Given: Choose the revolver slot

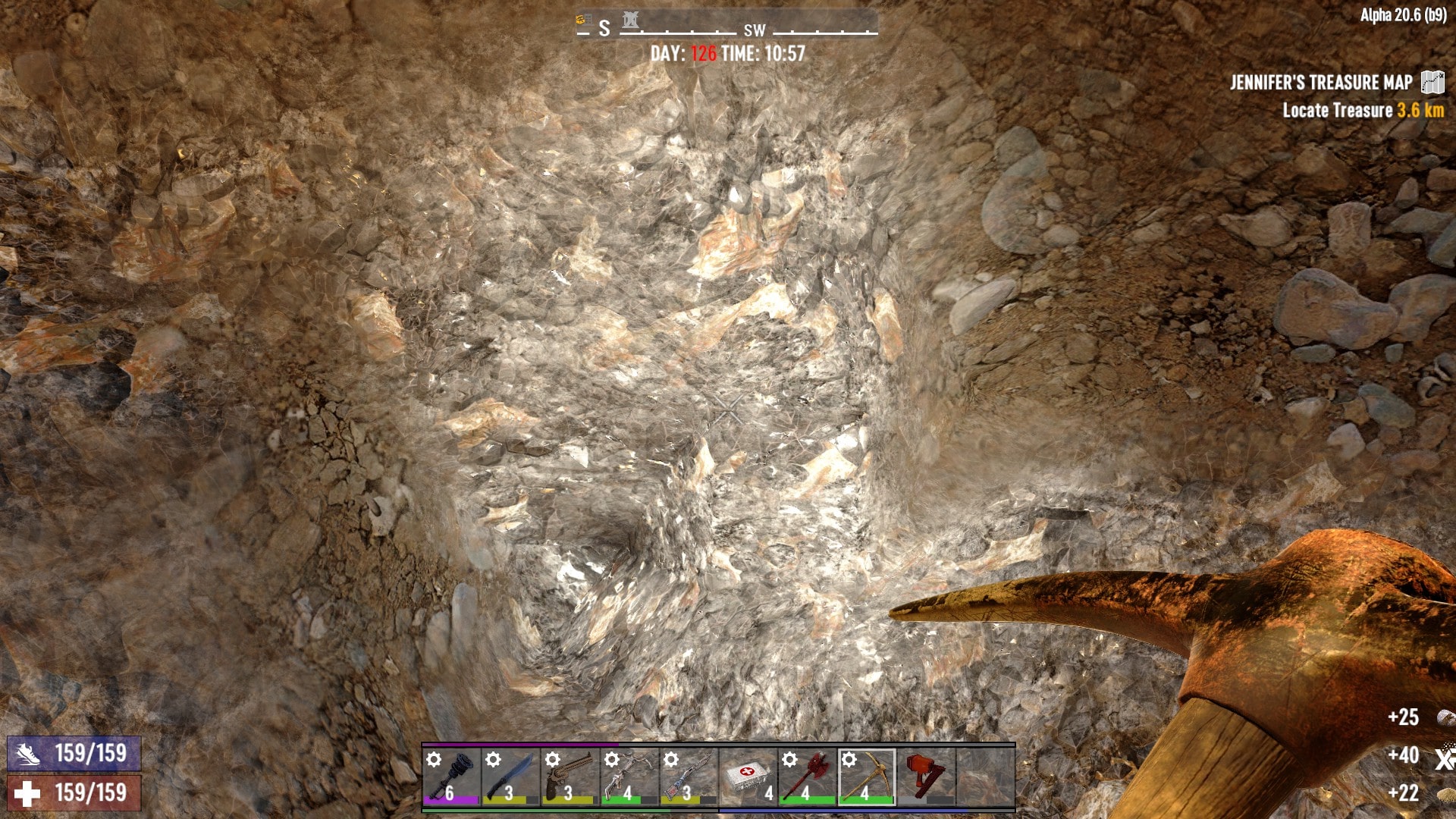Looking at the screenshot, I should click(x=570, y=777).
